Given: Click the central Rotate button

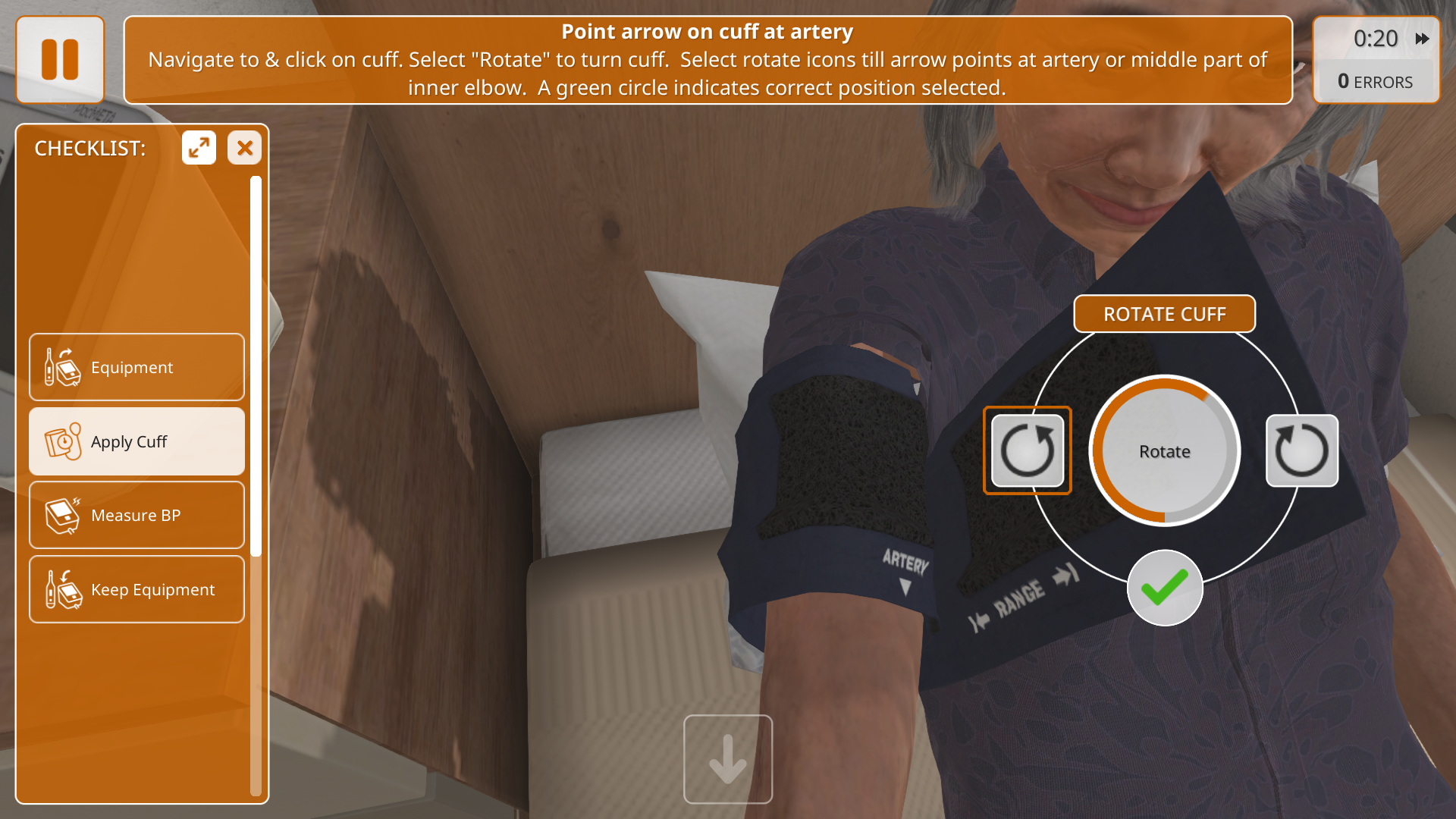Looking at the screenshot, I should pos(1164,451).
